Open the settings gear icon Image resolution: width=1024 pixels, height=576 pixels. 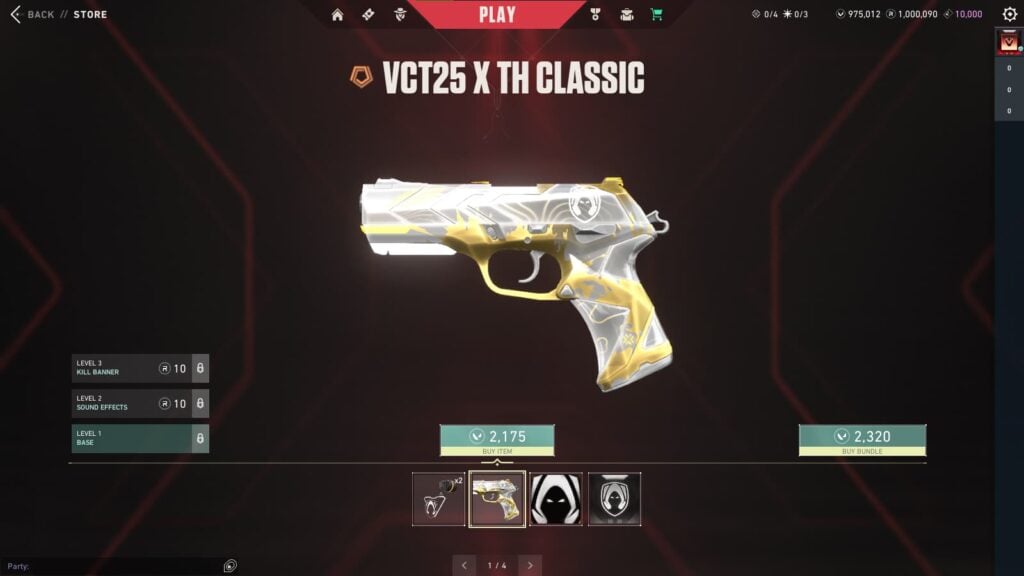pyautogui.click(x=1009, y=14)
